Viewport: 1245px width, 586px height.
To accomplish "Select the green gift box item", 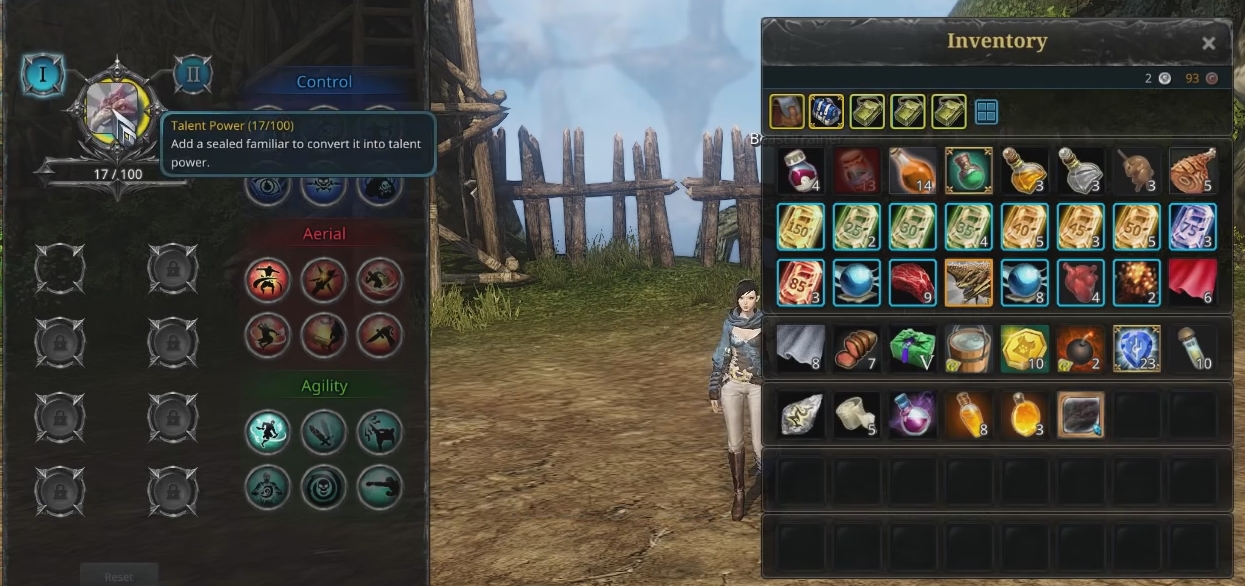I will pyautogui.click(x=912, y=347).
